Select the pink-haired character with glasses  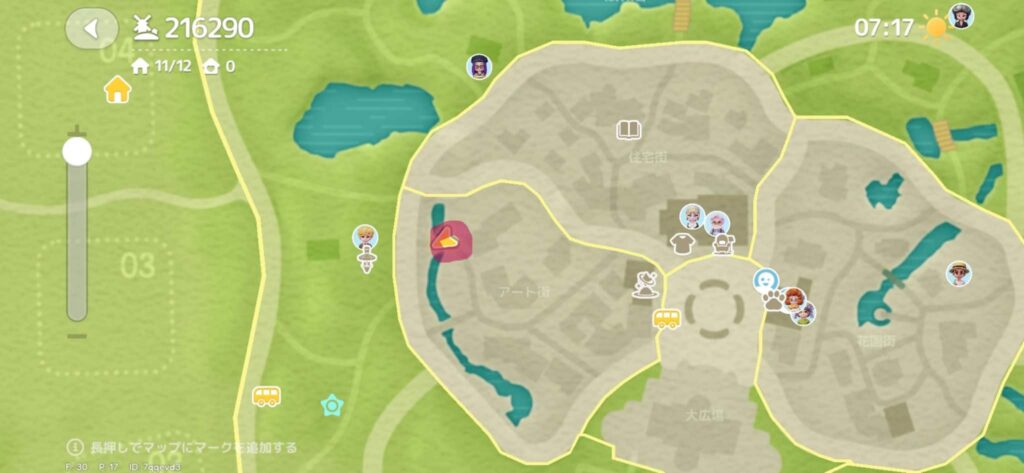tap(716, 222)
